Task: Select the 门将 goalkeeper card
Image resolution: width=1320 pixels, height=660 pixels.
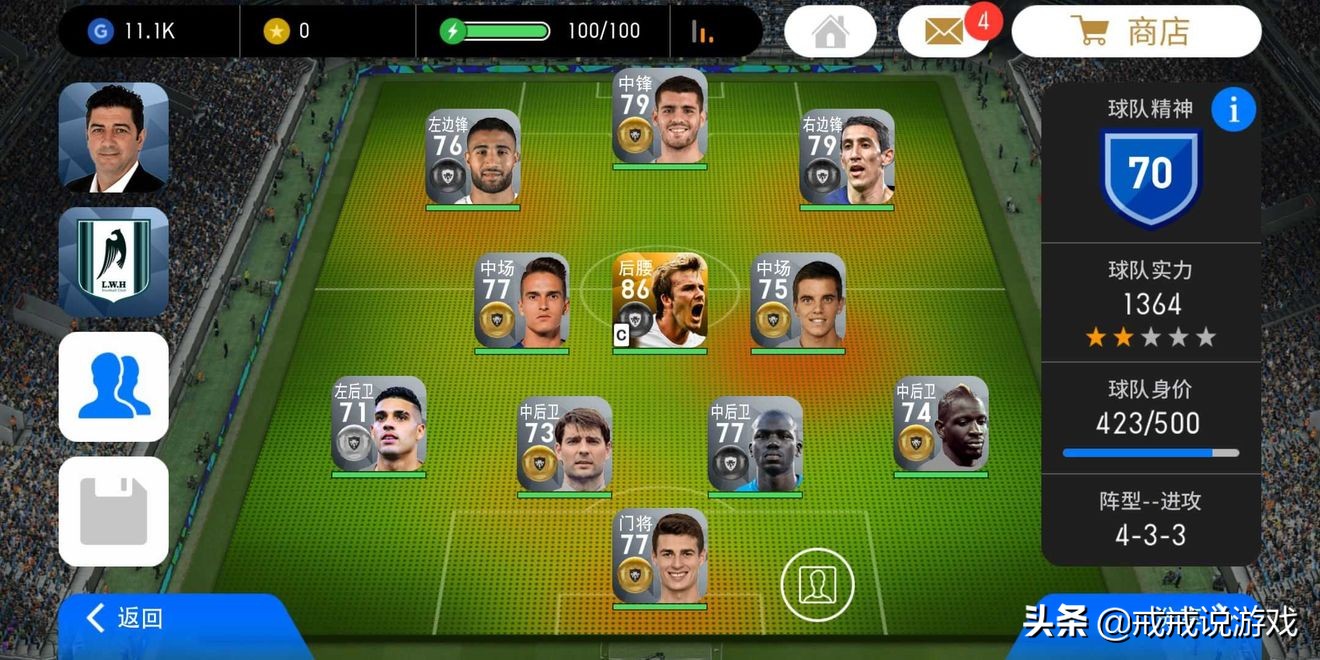Action: 660,557
